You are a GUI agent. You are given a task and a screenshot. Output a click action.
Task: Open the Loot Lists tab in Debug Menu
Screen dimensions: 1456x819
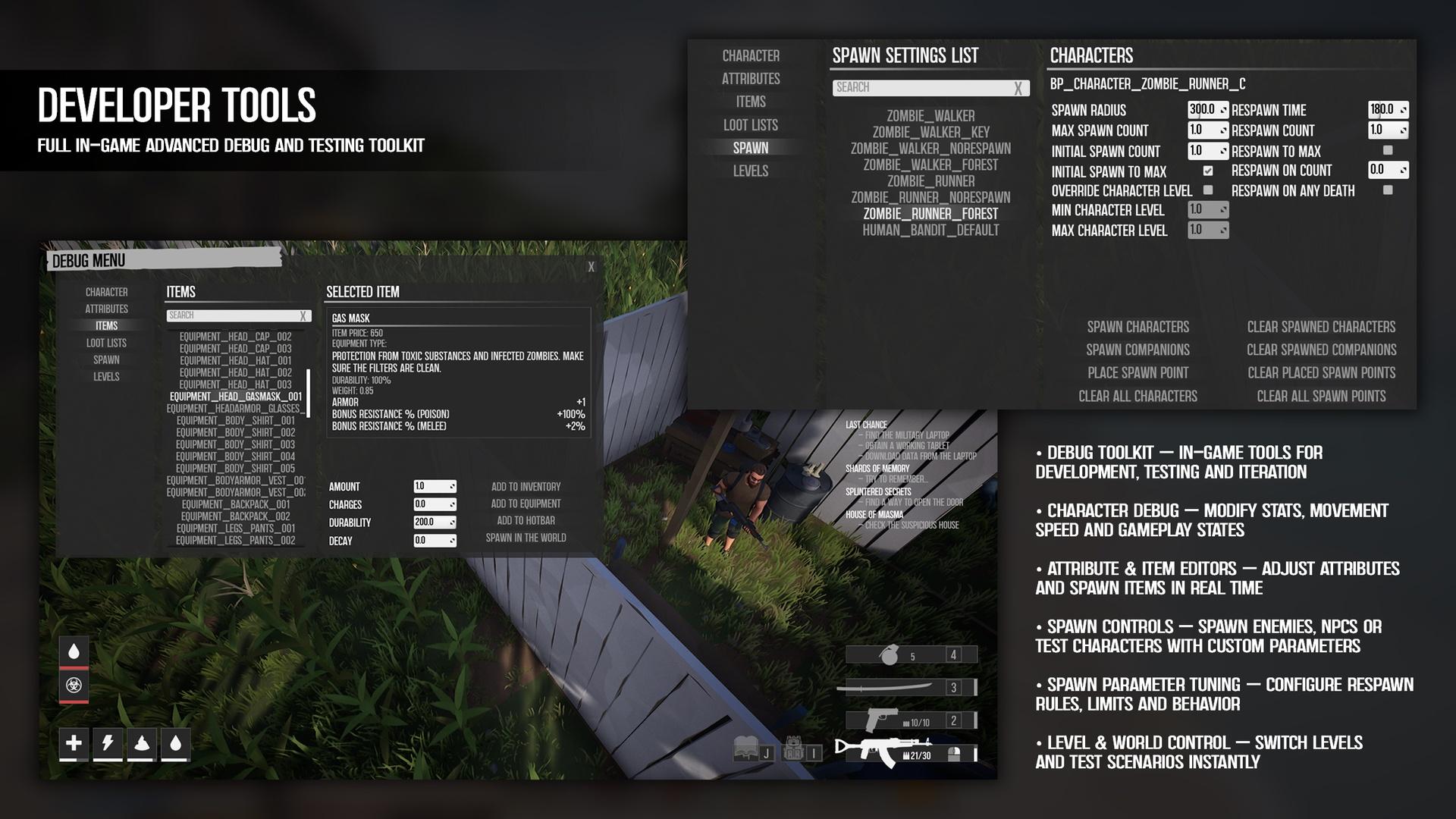point(106,343)
